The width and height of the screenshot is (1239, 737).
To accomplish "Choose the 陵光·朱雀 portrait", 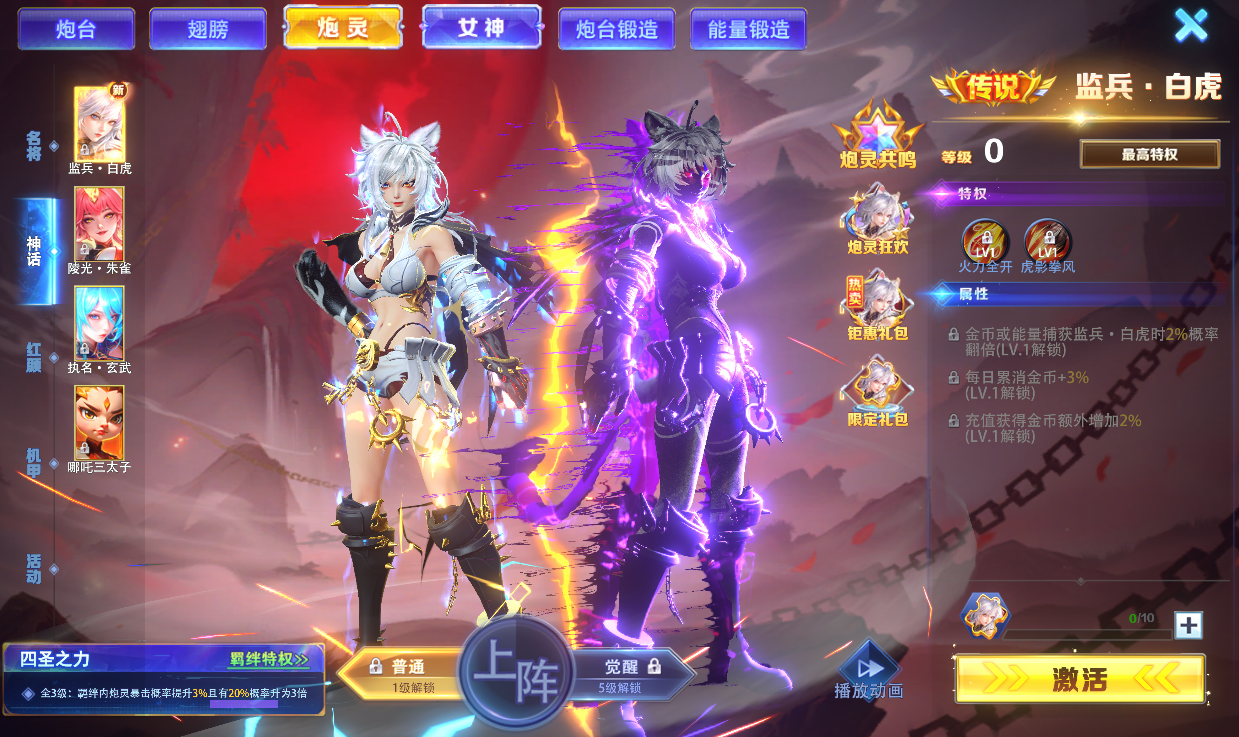I will coord(99,223).
